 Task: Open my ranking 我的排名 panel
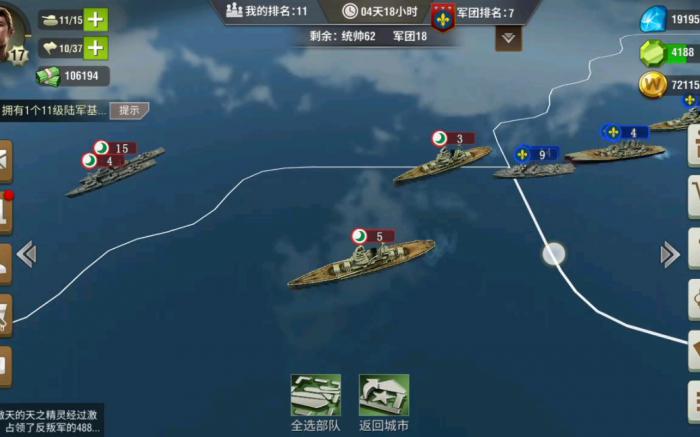click(267, 11)
